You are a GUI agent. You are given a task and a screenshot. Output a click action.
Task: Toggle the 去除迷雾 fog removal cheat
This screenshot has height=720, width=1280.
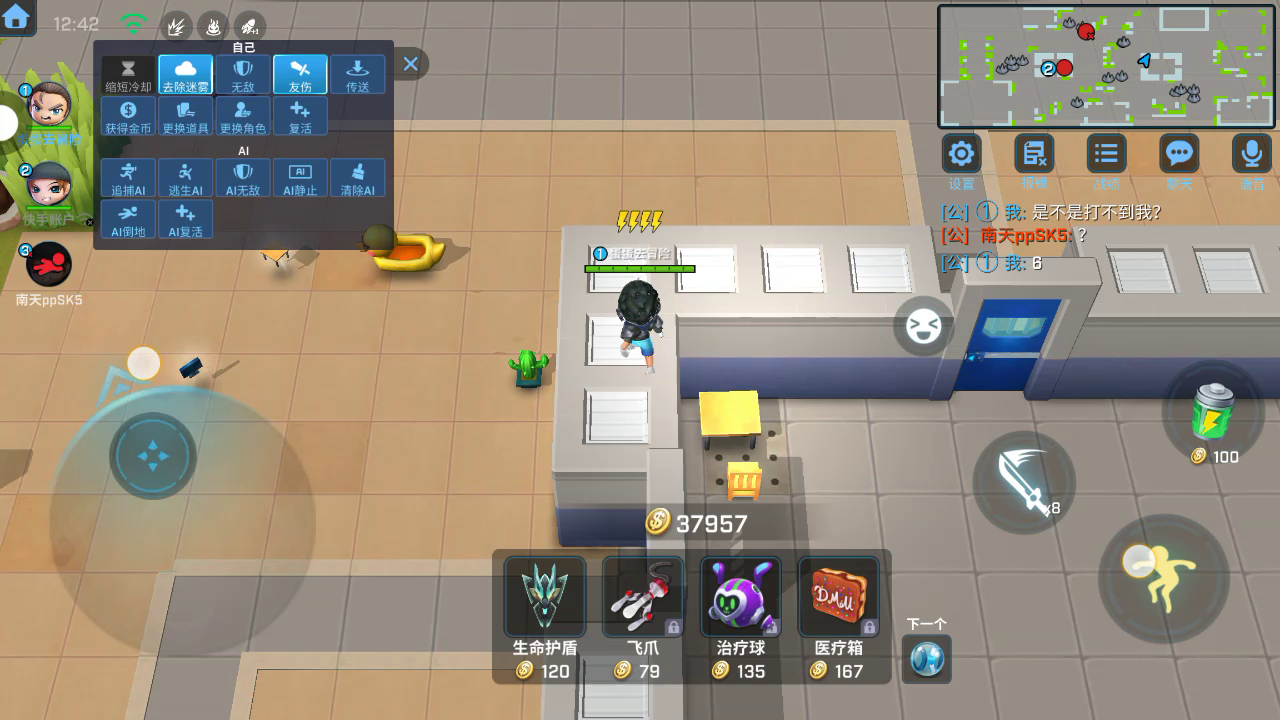pyautogui.click(x=185, y=75)
